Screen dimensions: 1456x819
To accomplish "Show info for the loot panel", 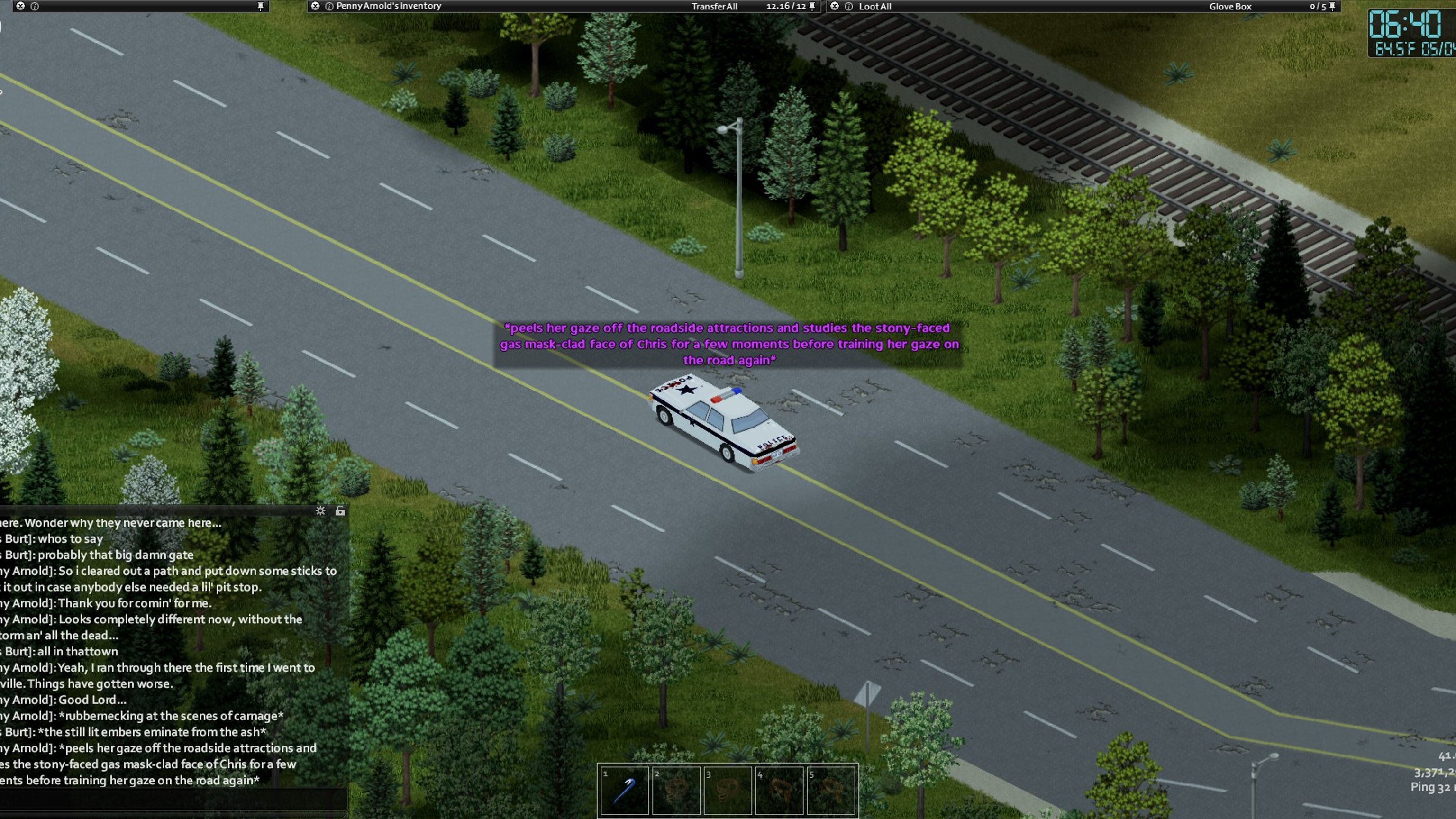I will point(848,6).
